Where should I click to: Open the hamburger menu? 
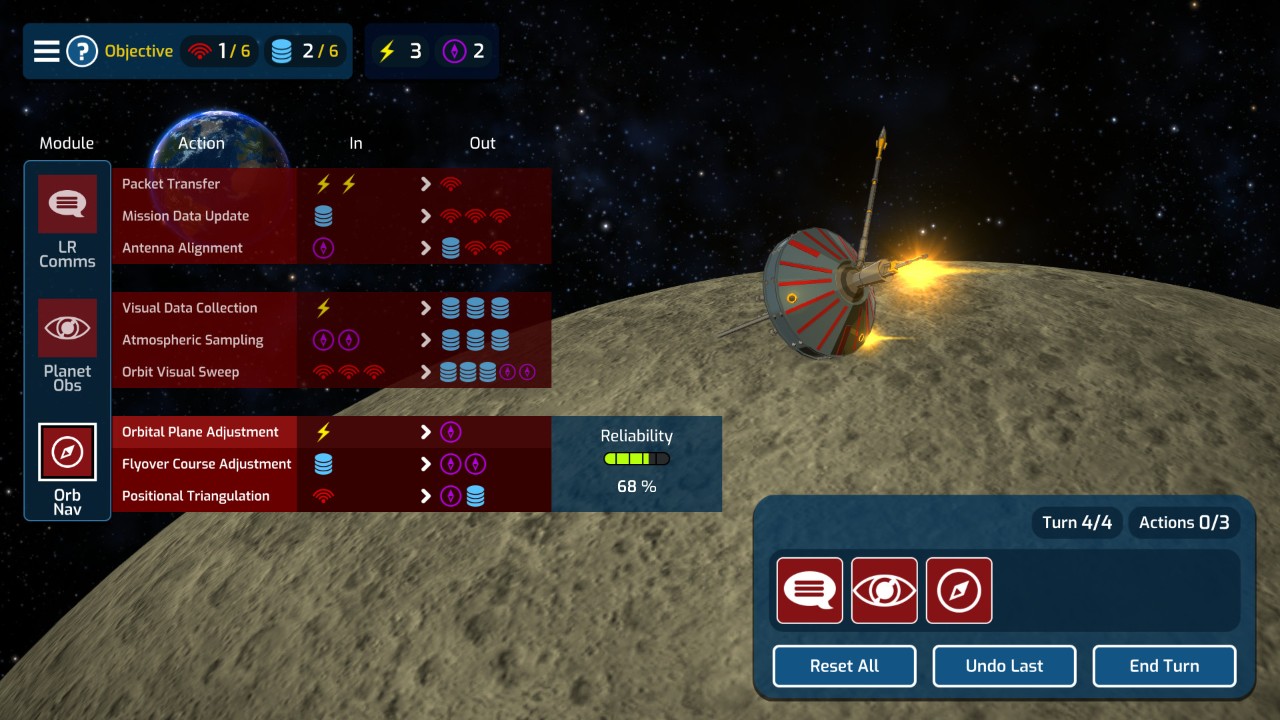tap(47, 51)
